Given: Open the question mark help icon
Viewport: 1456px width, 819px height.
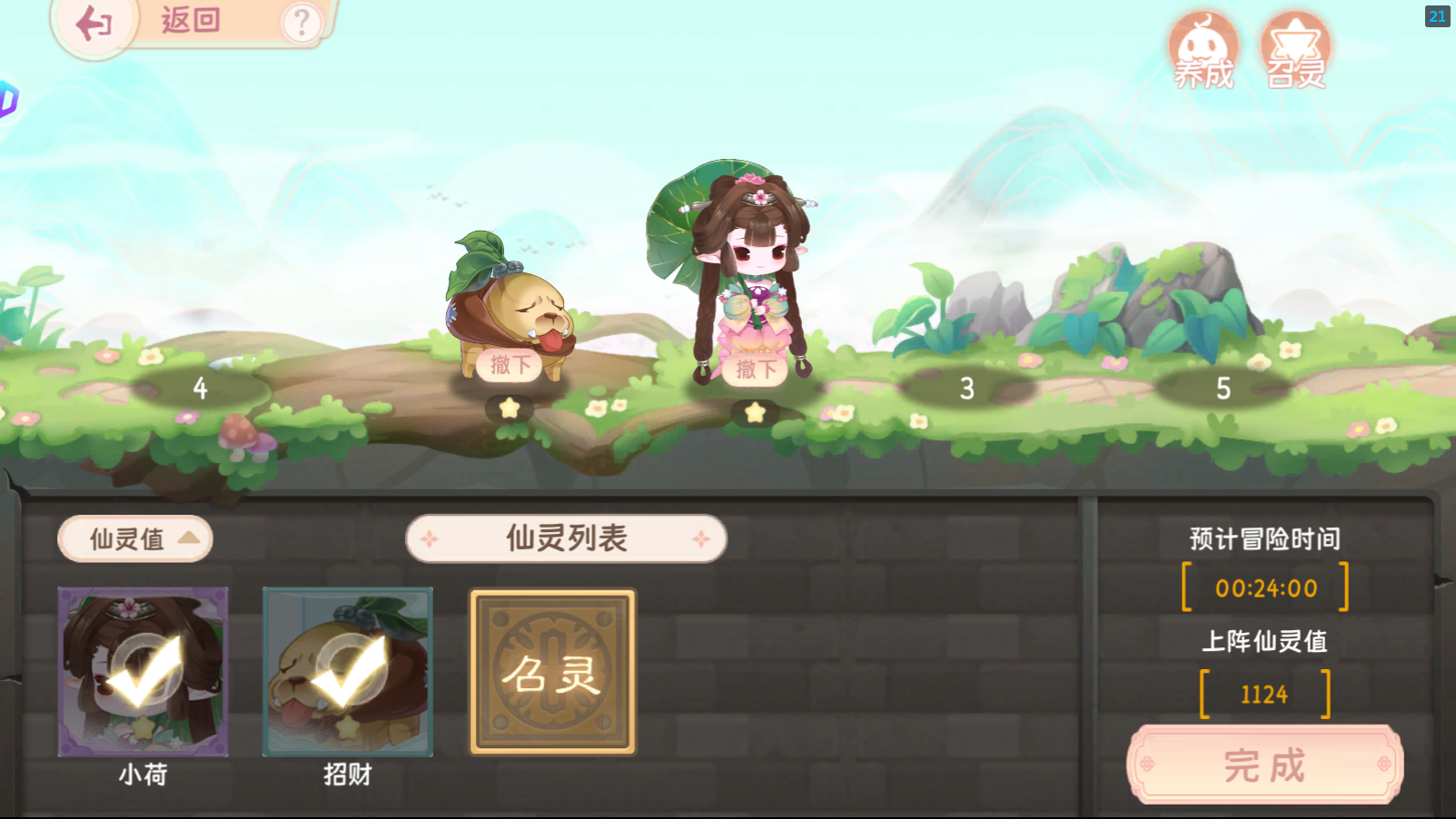Looking at the screenshot, I should 302,21.
